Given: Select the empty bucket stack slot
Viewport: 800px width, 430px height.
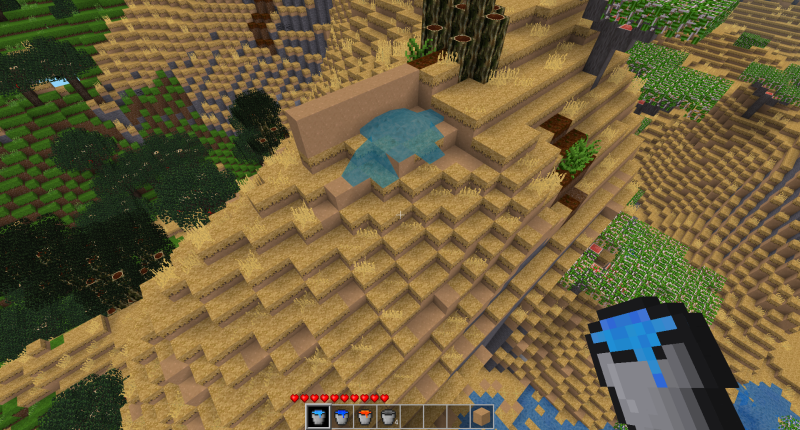Looking at the screenshot, I should click(387, 417).
